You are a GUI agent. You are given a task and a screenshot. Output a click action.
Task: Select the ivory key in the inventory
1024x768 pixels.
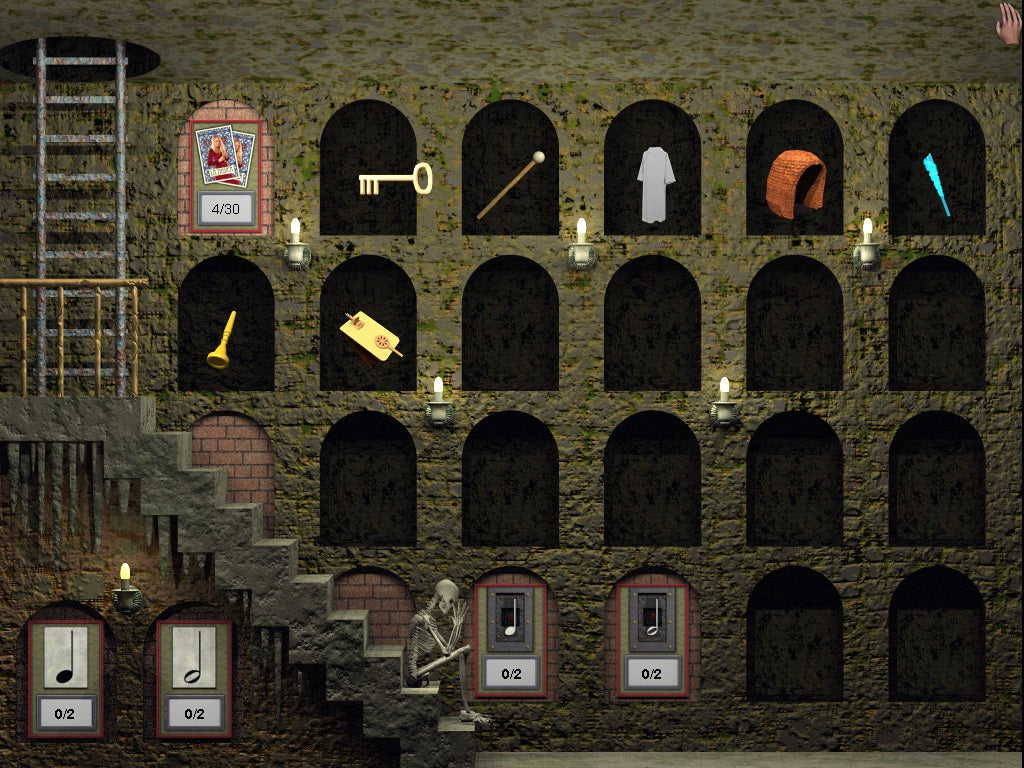(x=394, y=180)
